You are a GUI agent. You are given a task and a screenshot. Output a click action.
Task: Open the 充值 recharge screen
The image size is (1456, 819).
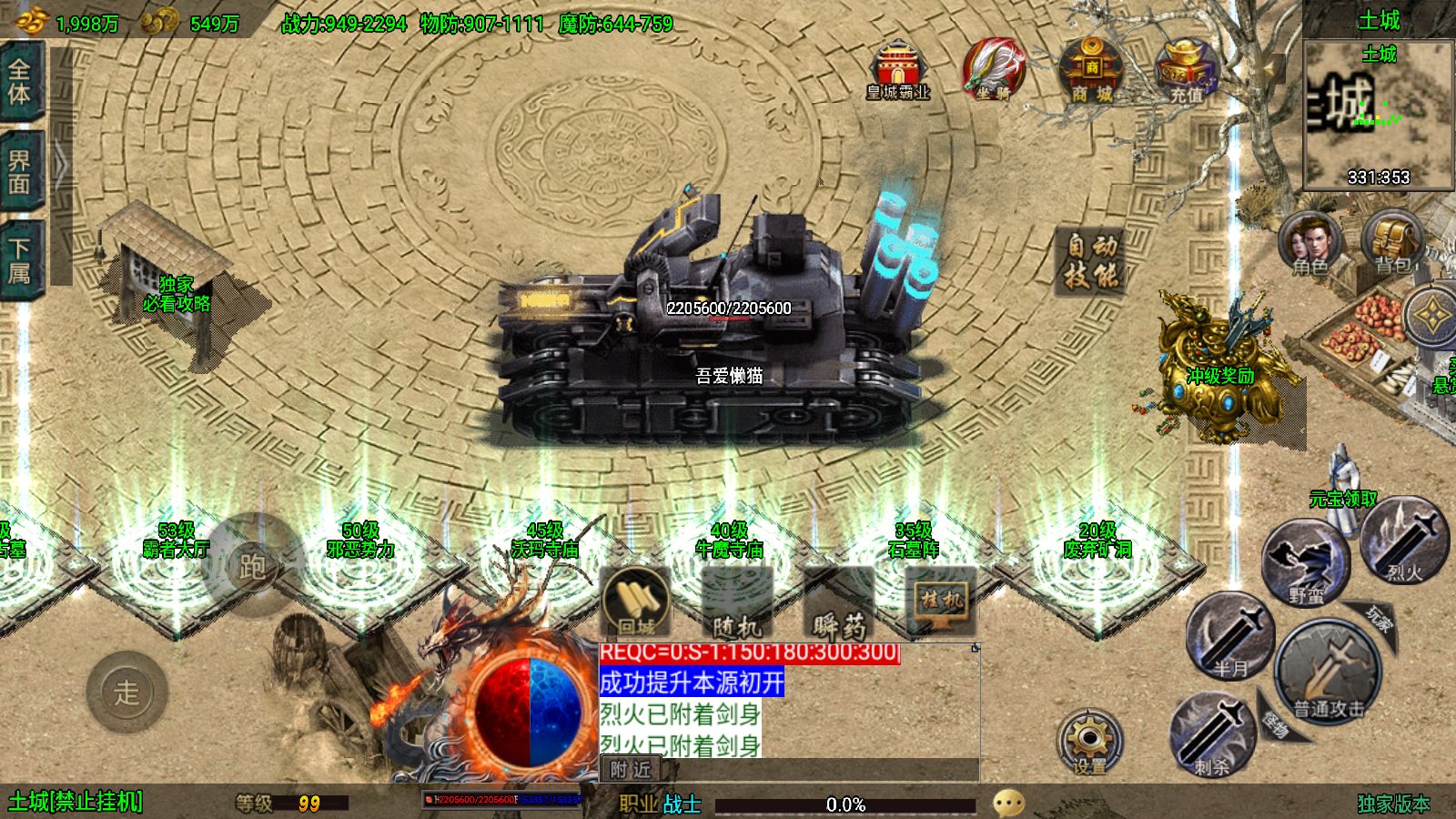[1186, 69]
